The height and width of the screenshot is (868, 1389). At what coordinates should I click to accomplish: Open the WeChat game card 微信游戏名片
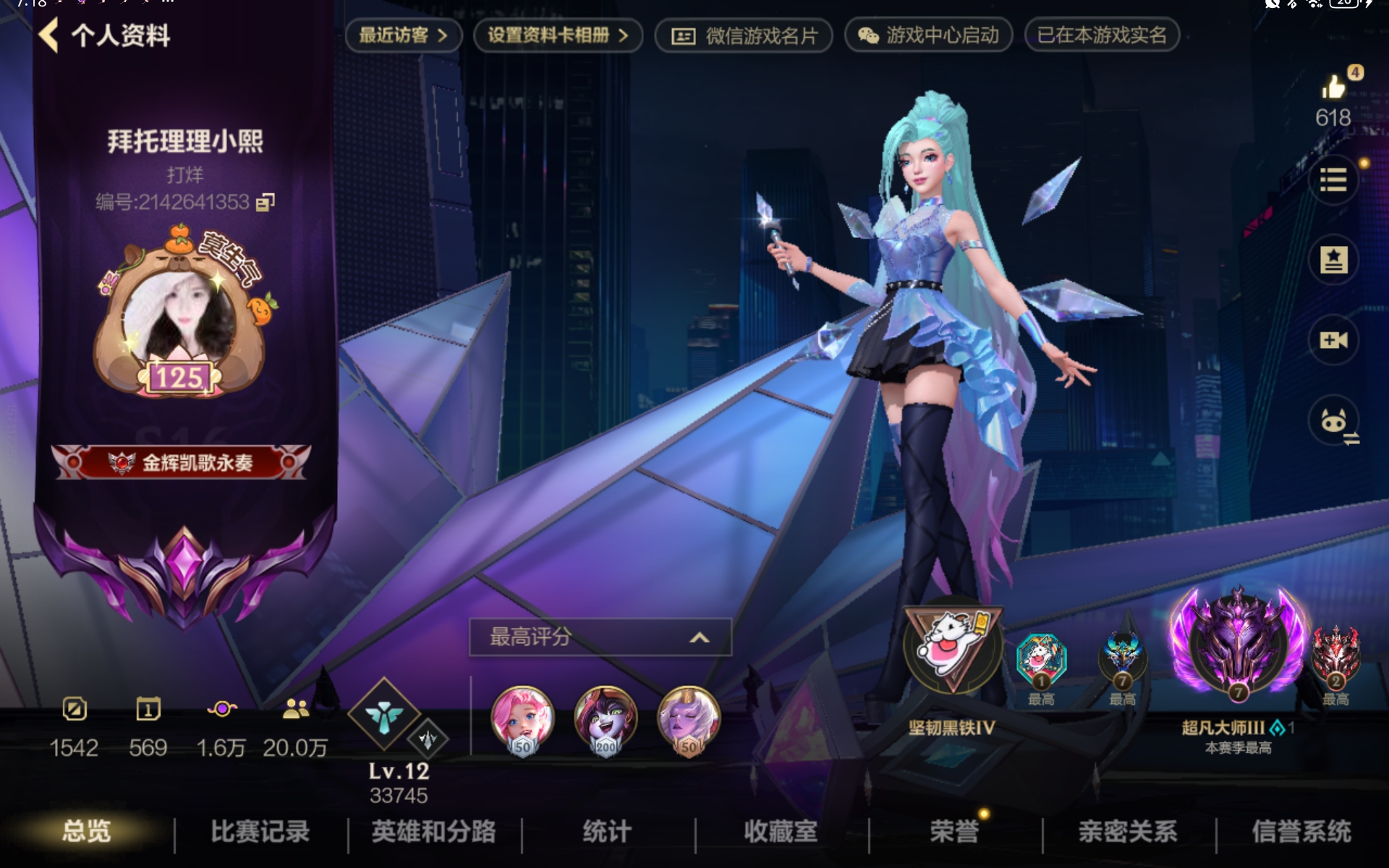(744, 35)
